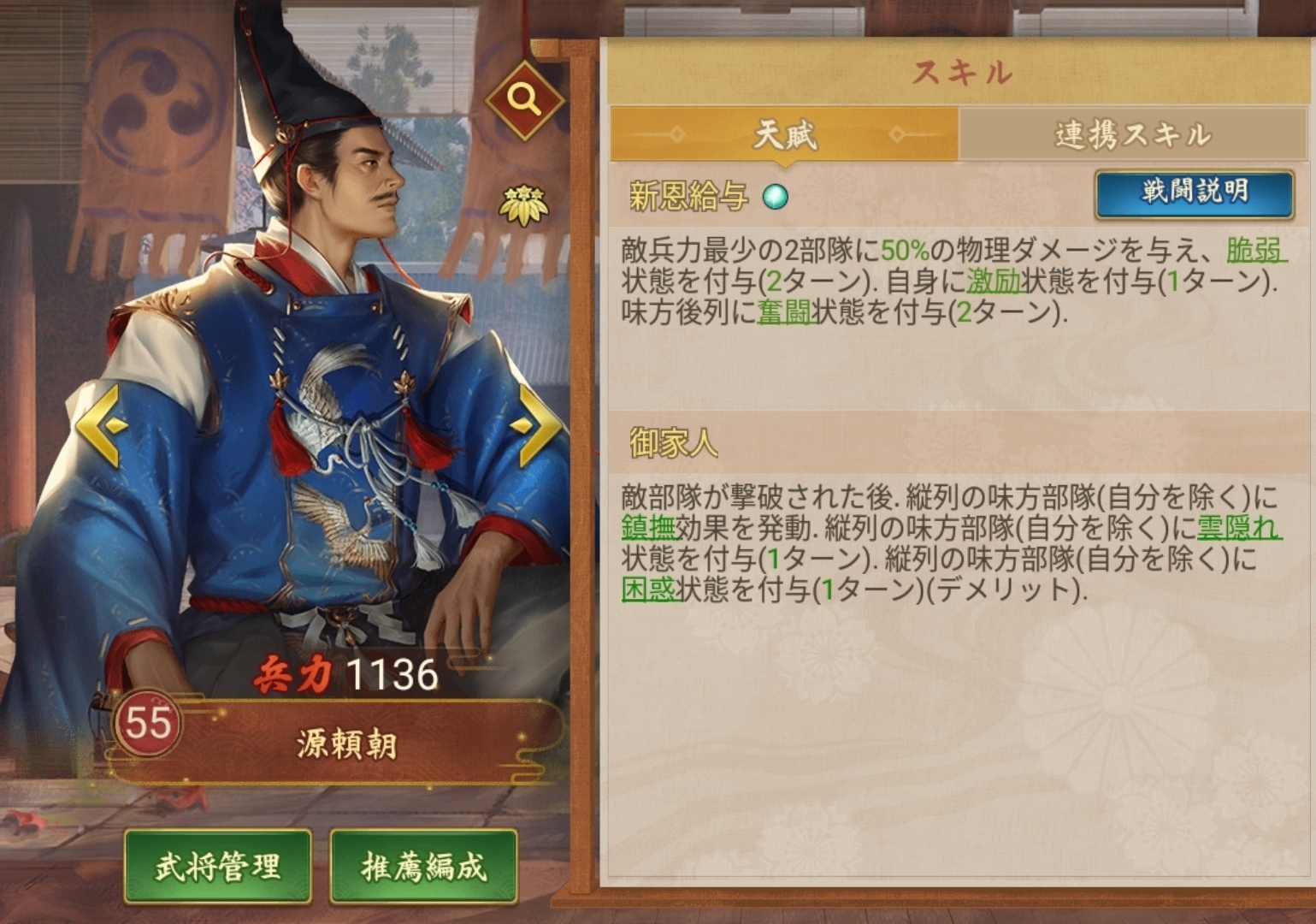Open the 雲隠れ status keyword link

click(1238, 527)
